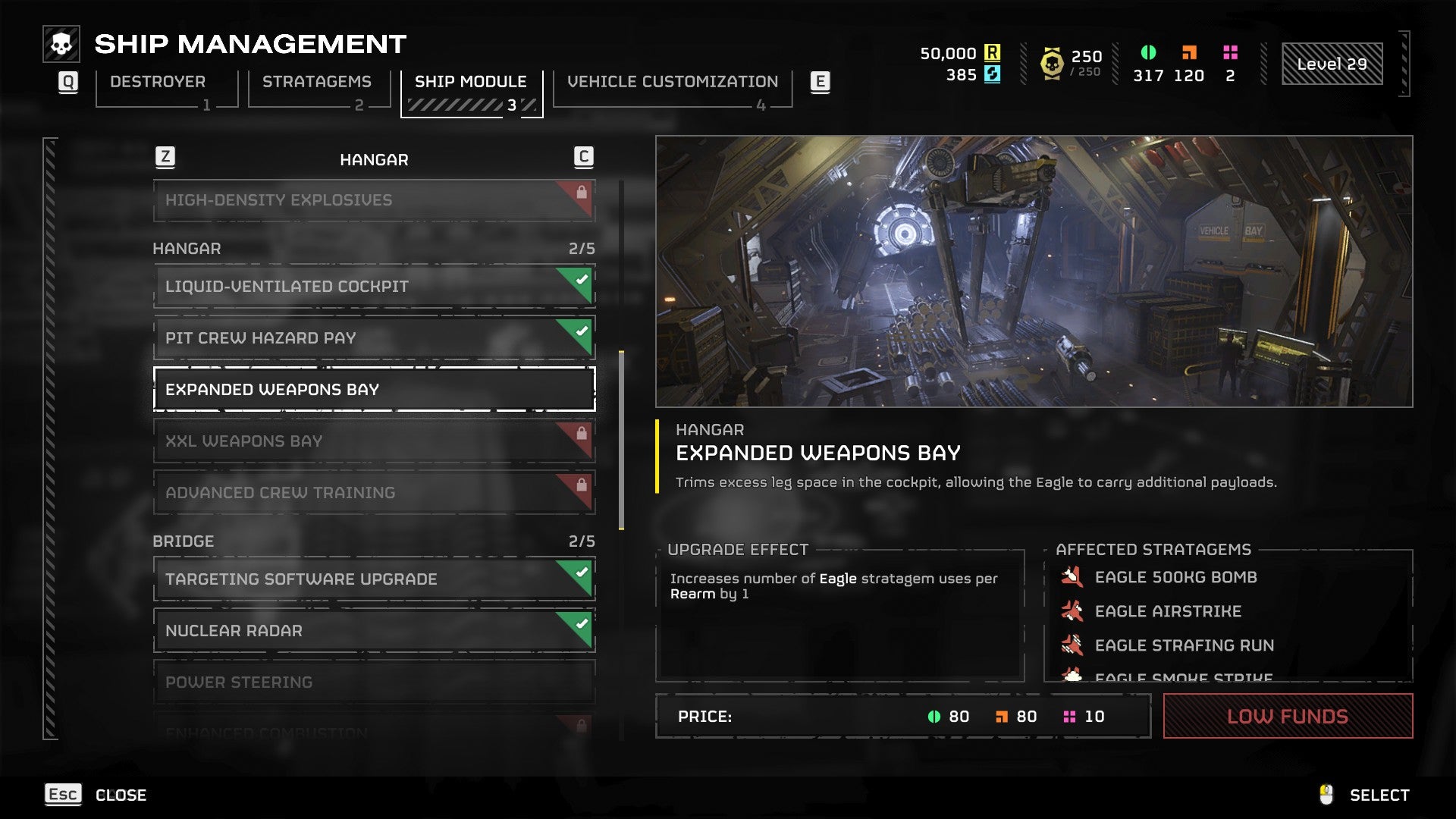
Task: Click Close at the bottom left
Action: 121,795
